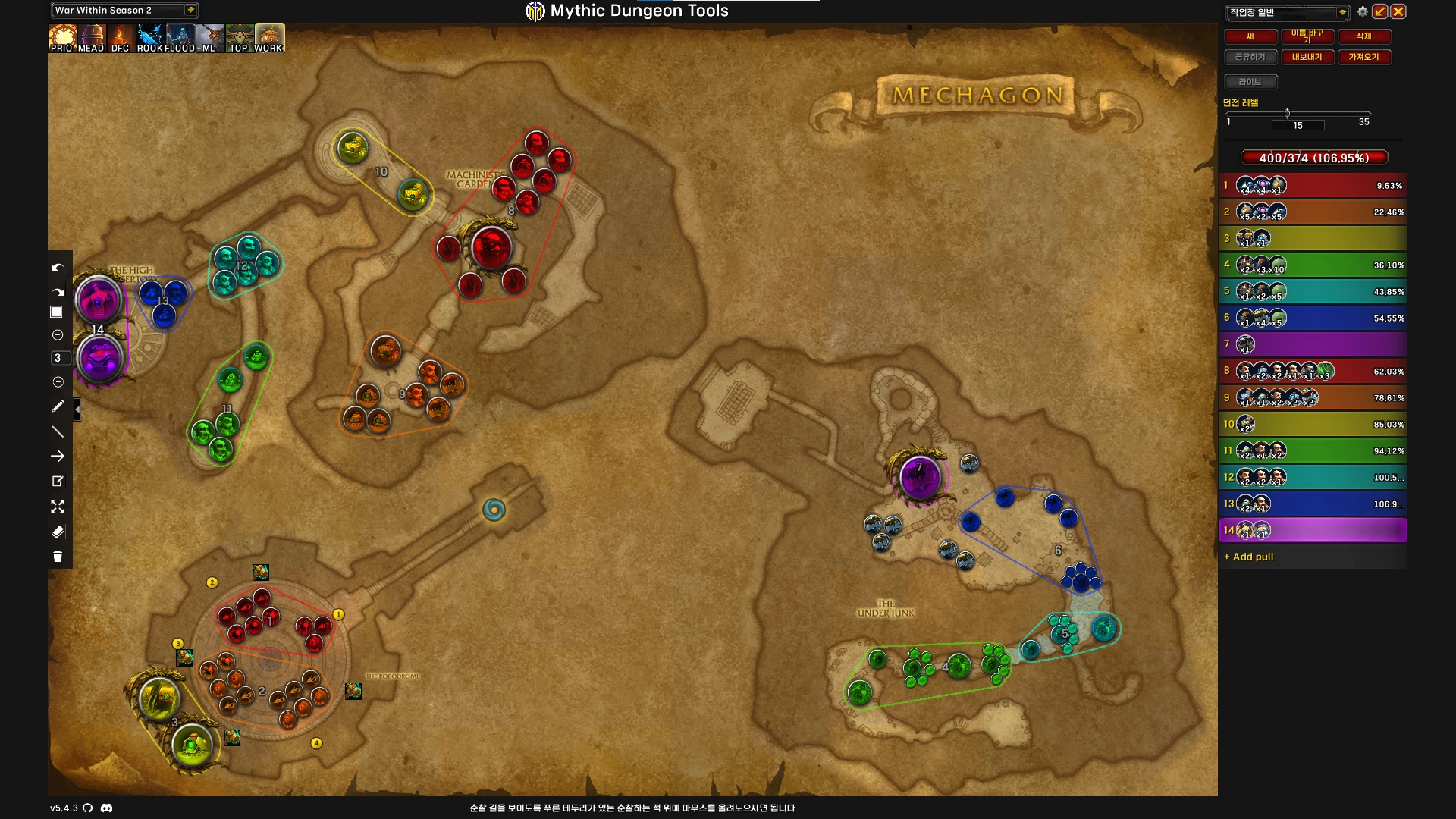Choose the highlighted pull 14 row
This screenshot has height=819, width=1456.
[x=1313, y=530]
